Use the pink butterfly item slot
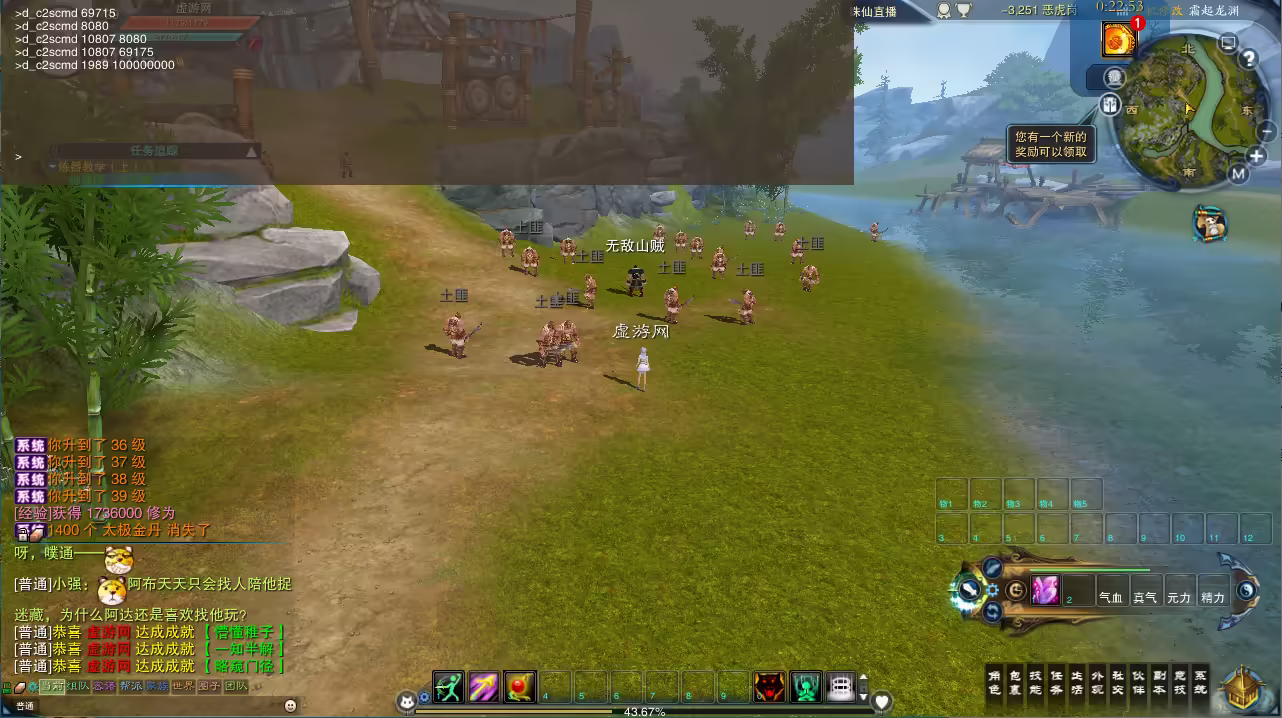1282x718 pixels. point(1045,590)
